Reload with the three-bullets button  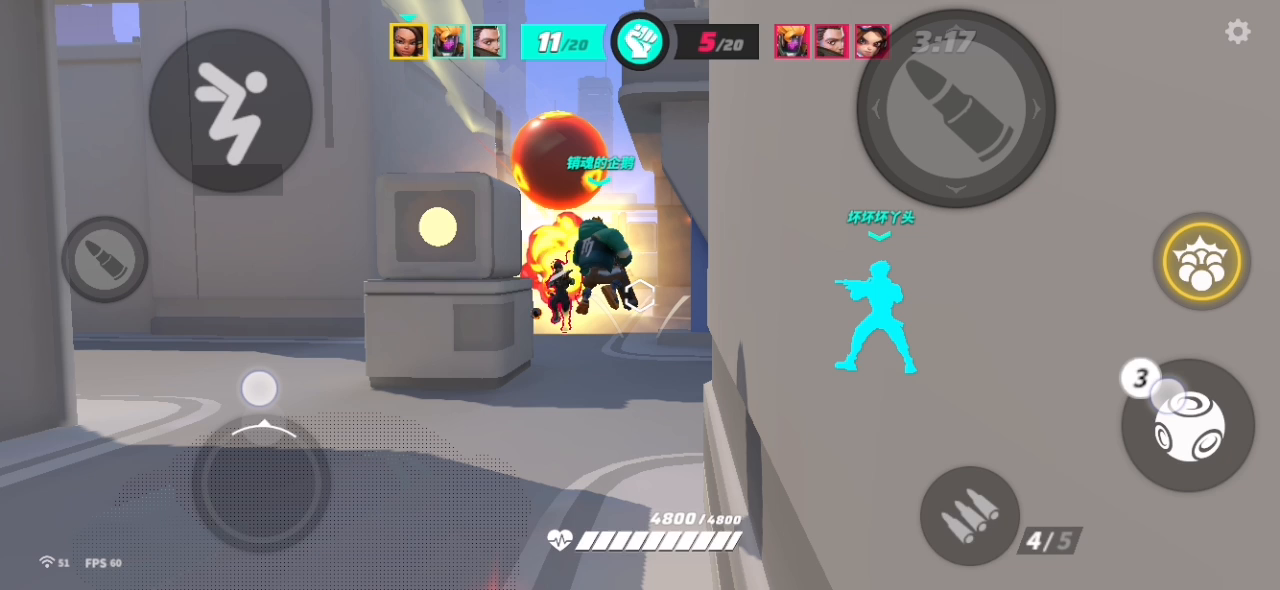coord(969,516)
